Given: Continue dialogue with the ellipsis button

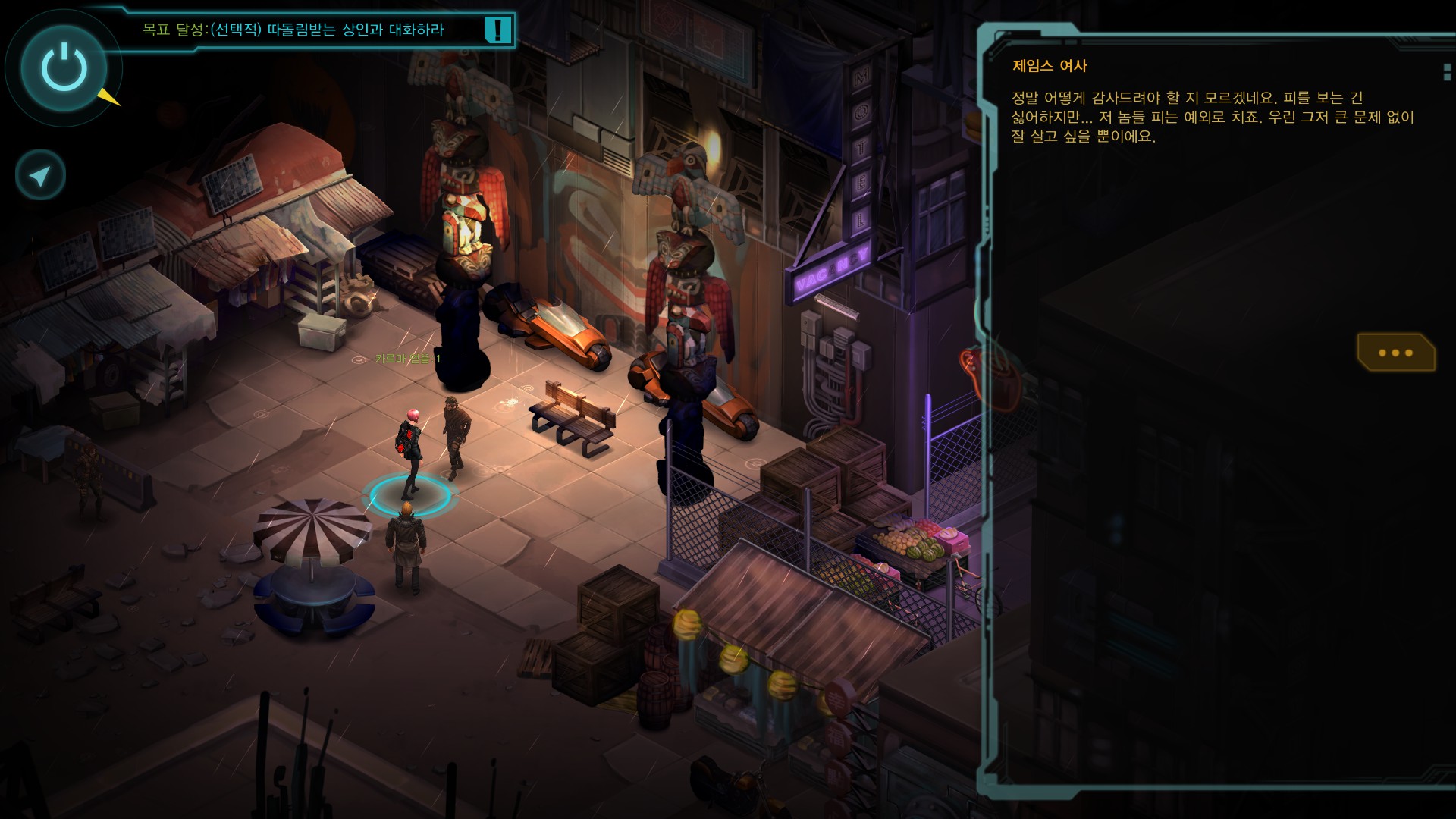Looking at the screenshot, I should point(1395,353).
